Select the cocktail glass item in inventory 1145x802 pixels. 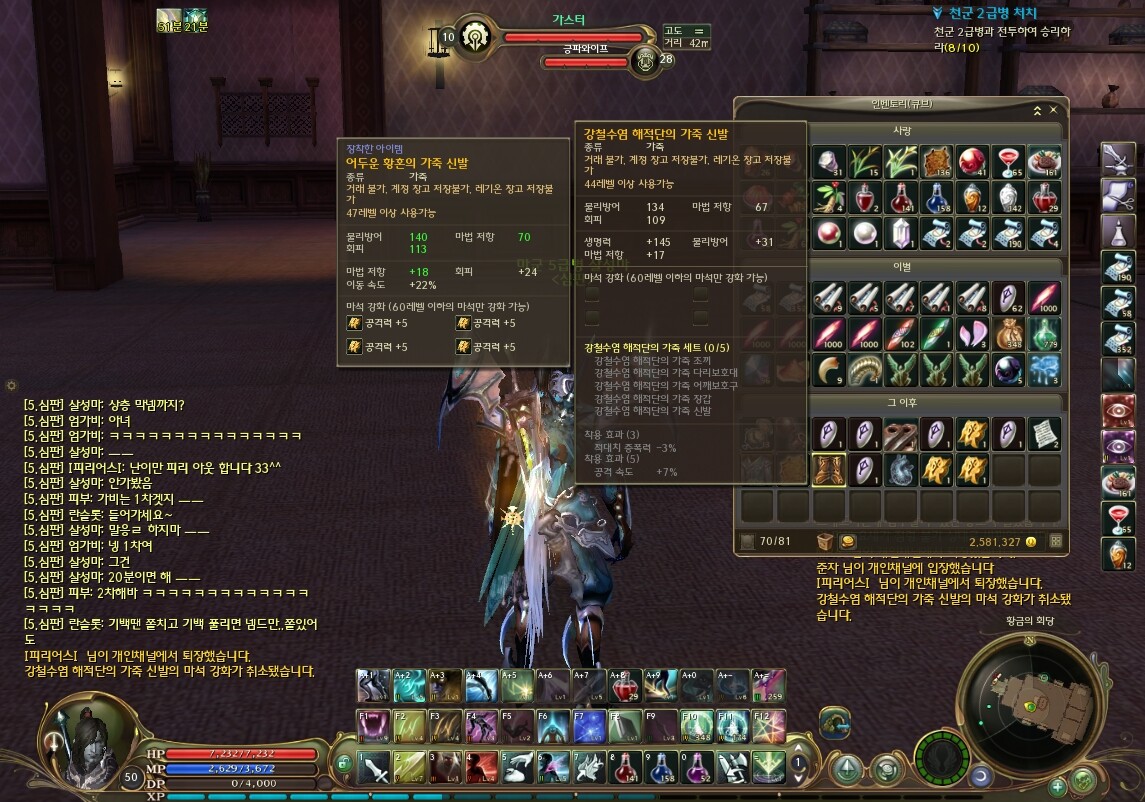[1008, 162]
